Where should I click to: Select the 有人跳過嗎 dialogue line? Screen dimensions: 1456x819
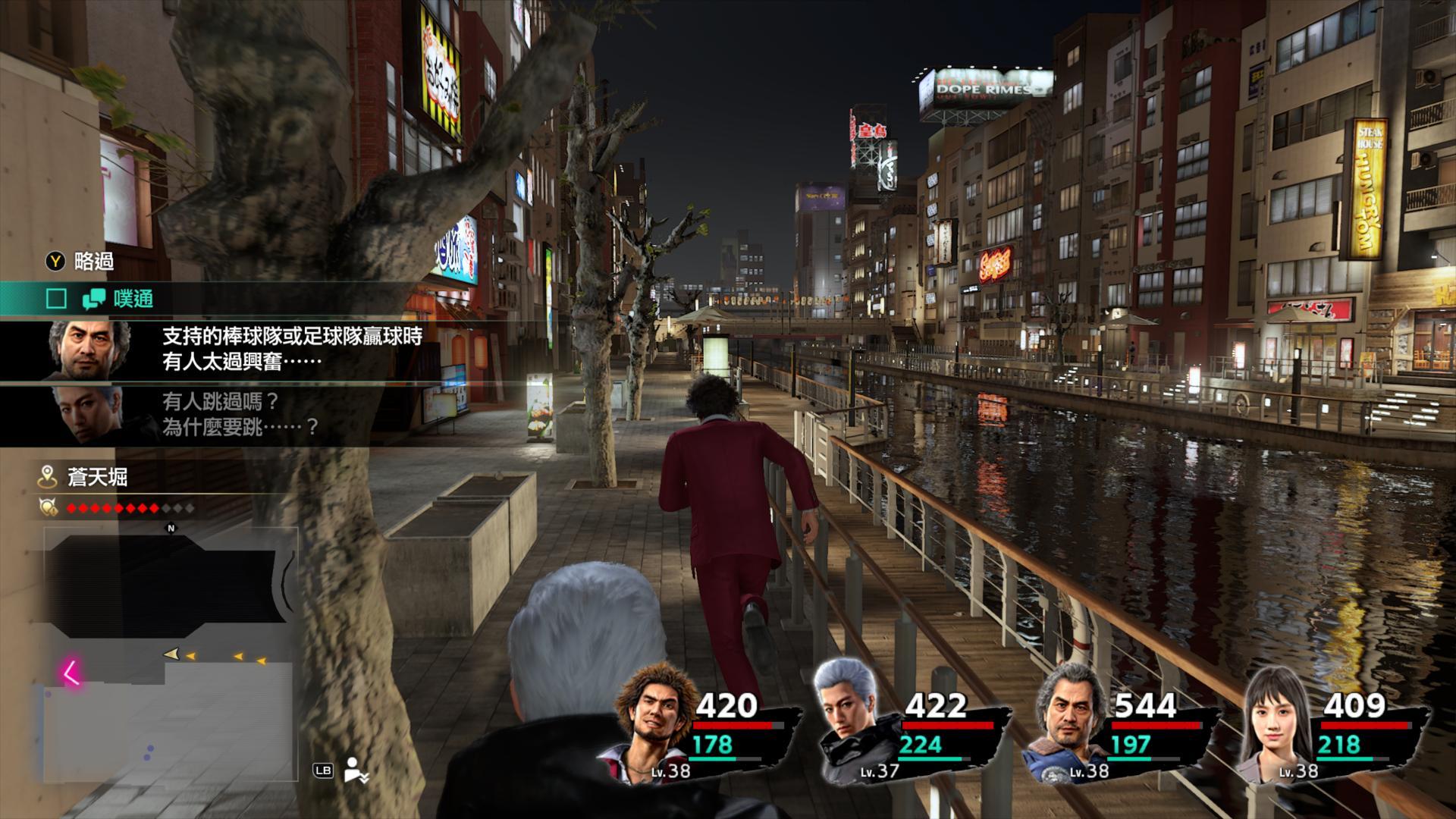tap(240, 414)
